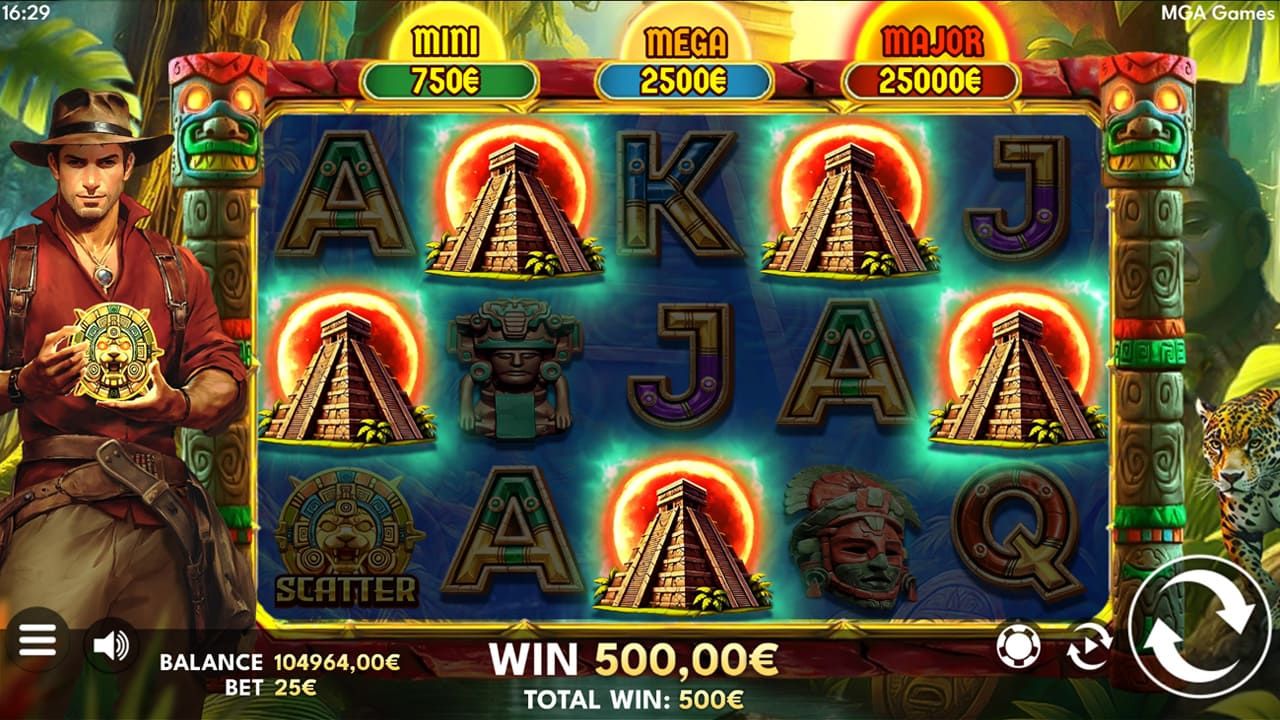Enable autoplay with the small circular arrows
1280x720 pixels.
(x=1088, y=646)
